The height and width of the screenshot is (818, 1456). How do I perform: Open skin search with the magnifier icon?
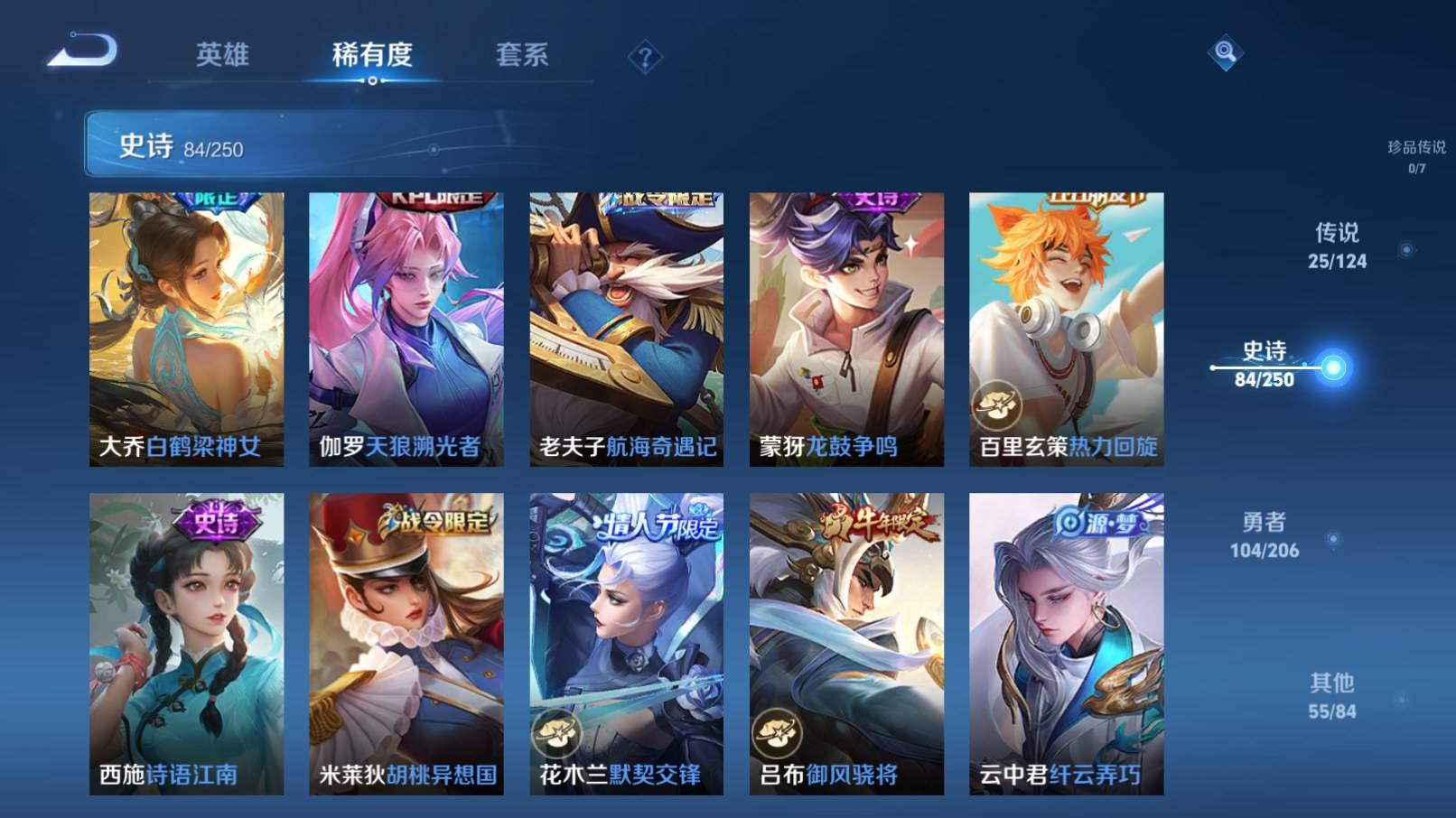[1225, 52]
